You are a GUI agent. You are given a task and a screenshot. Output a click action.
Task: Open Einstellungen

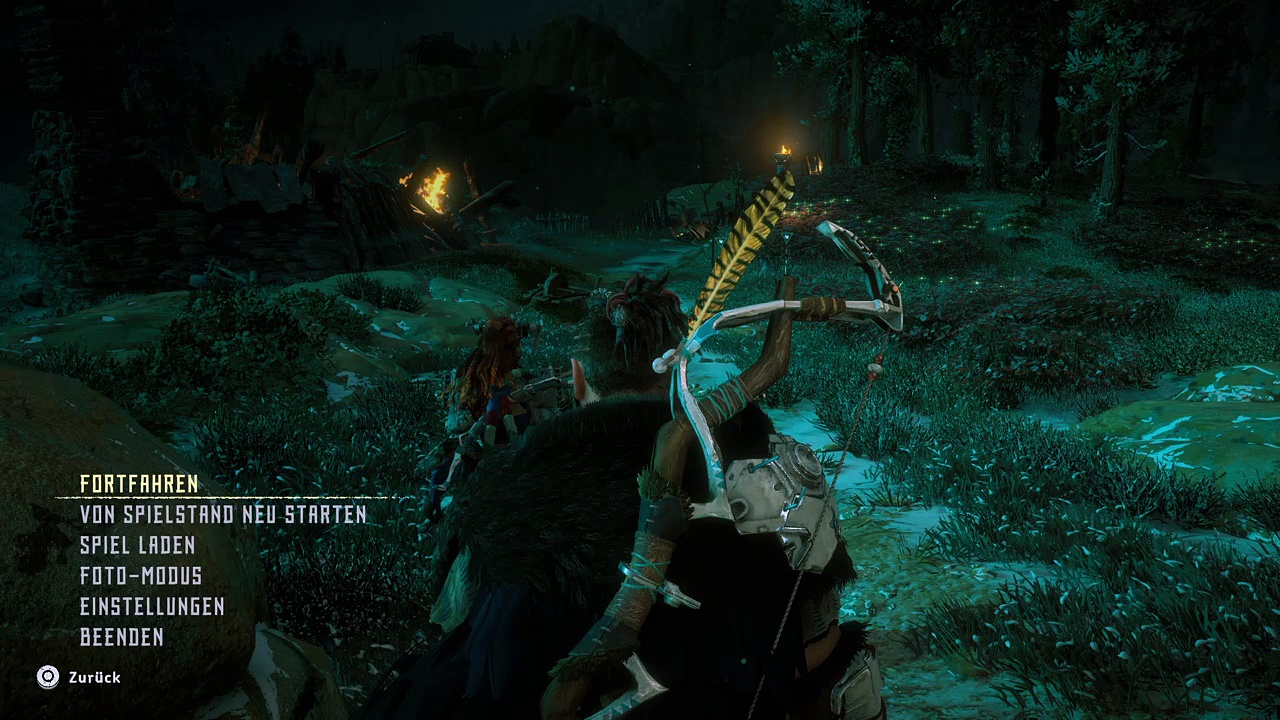[x=152, y=607]
